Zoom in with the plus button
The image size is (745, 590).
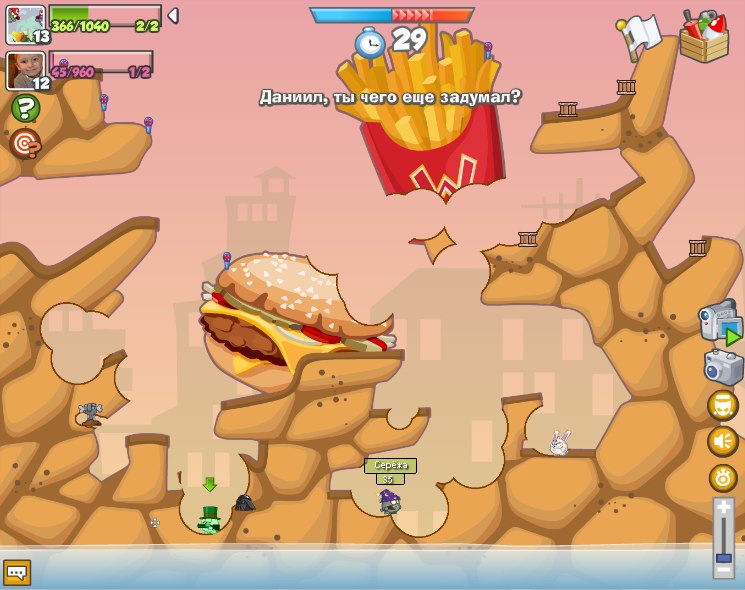point(723,507)
